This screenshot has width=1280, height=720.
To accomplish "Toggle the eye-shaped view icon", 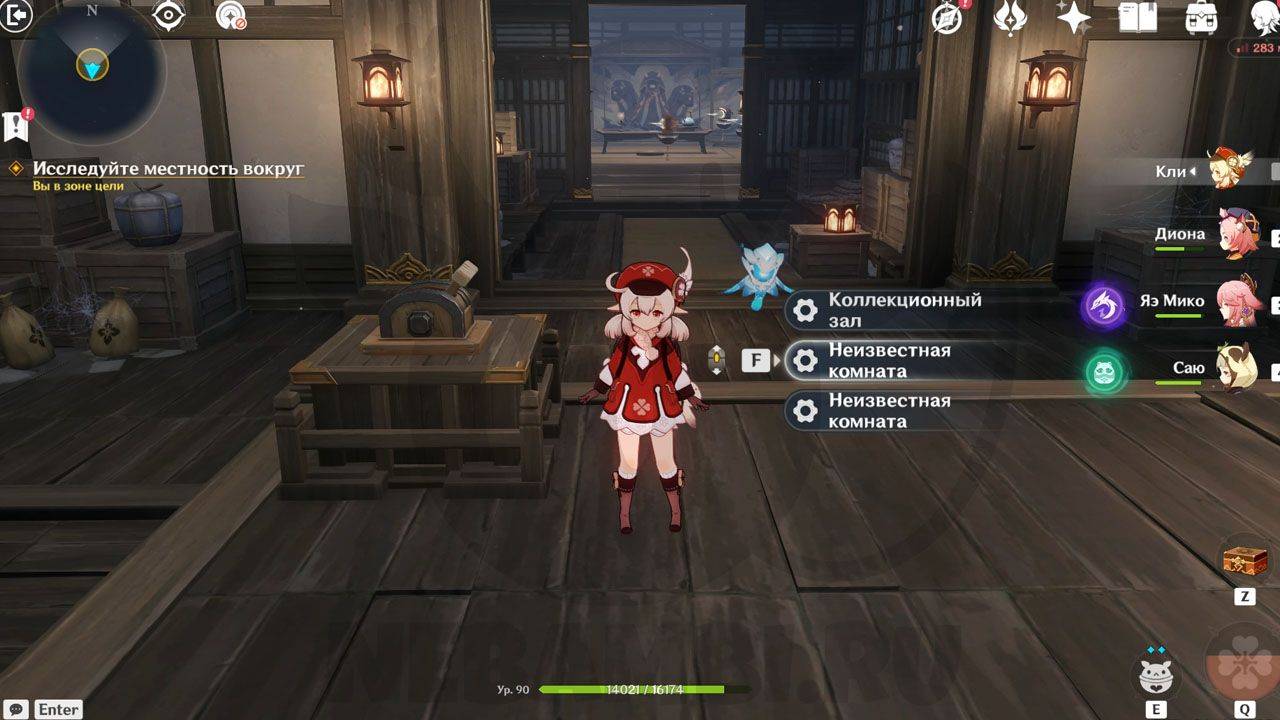I will click(x=168, y=16).
